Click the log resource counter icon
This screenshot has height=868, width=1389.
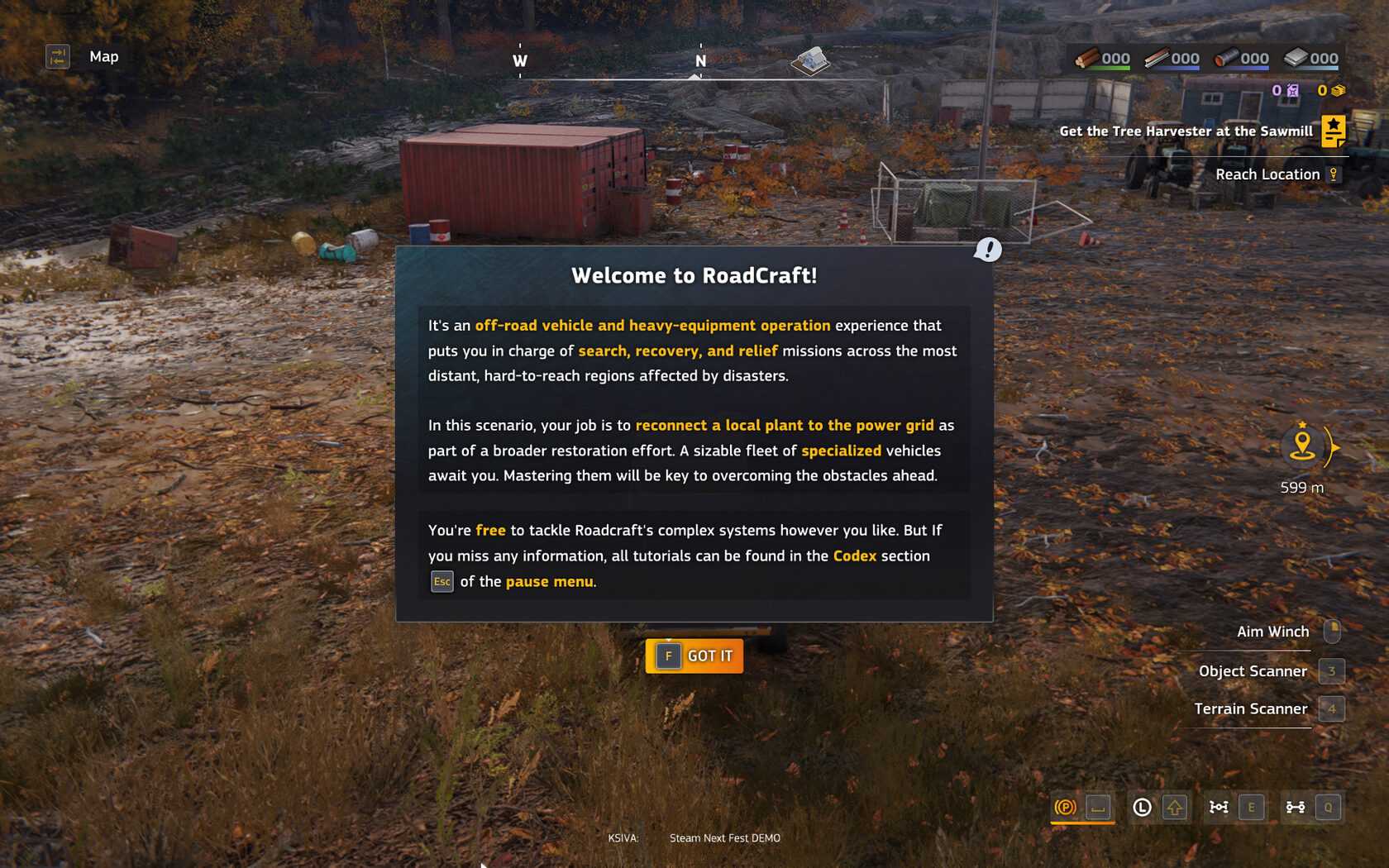[x=1086, y=58]
